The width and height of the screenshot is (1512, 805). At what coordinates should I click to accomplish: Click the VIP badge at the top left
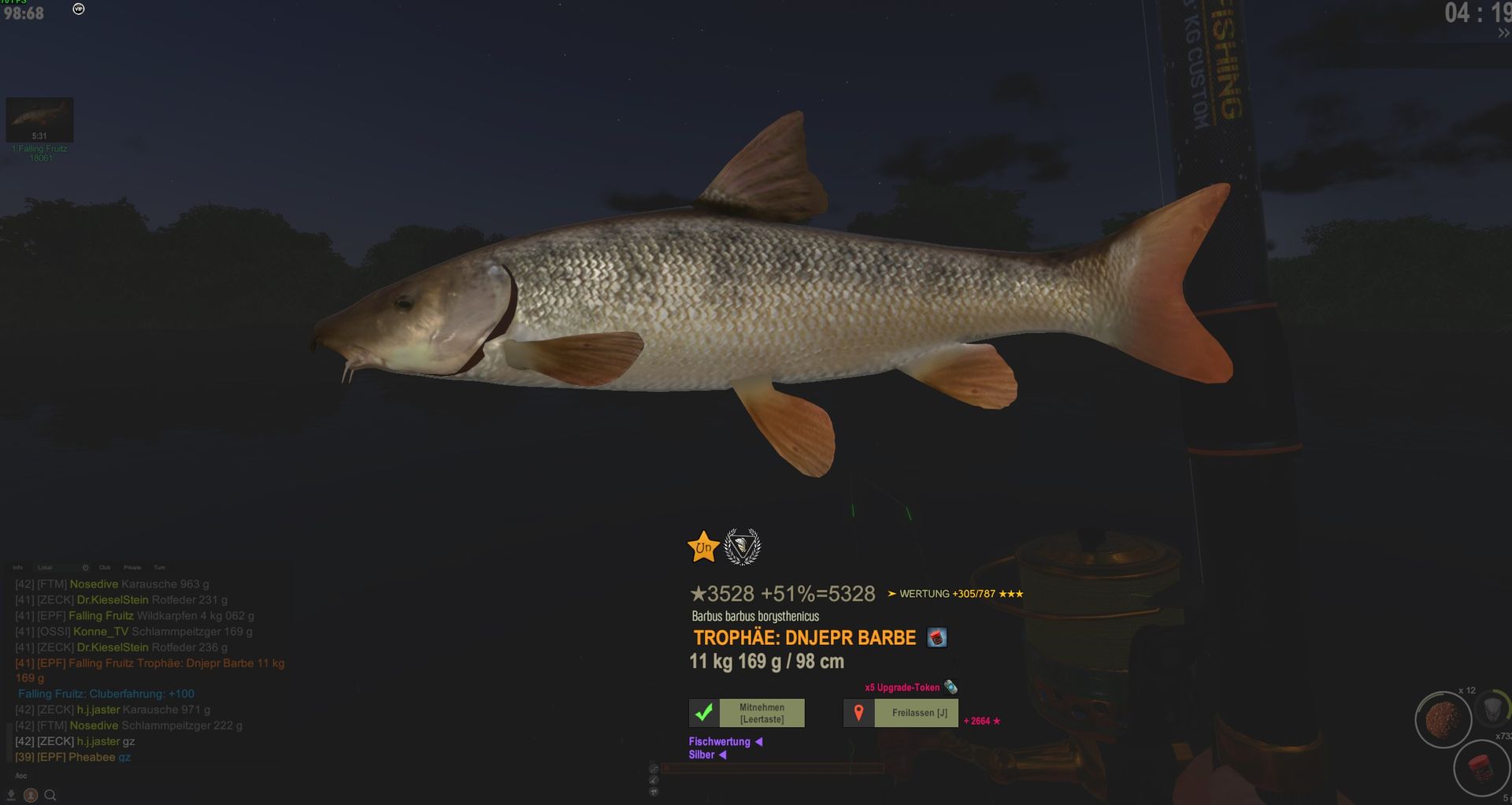pyautogui.click(x=79, y=9)
